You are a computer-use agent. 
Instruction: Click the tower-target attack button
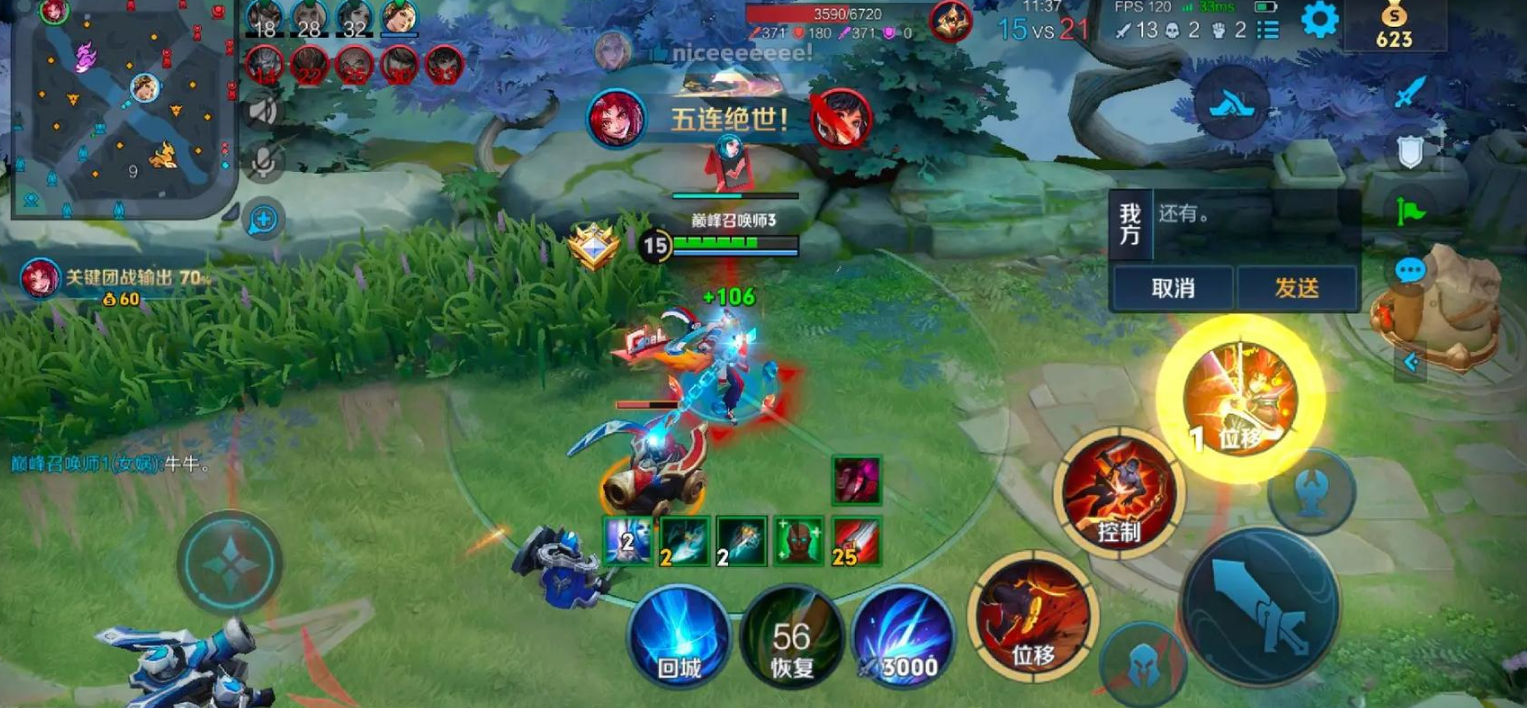1311,491
